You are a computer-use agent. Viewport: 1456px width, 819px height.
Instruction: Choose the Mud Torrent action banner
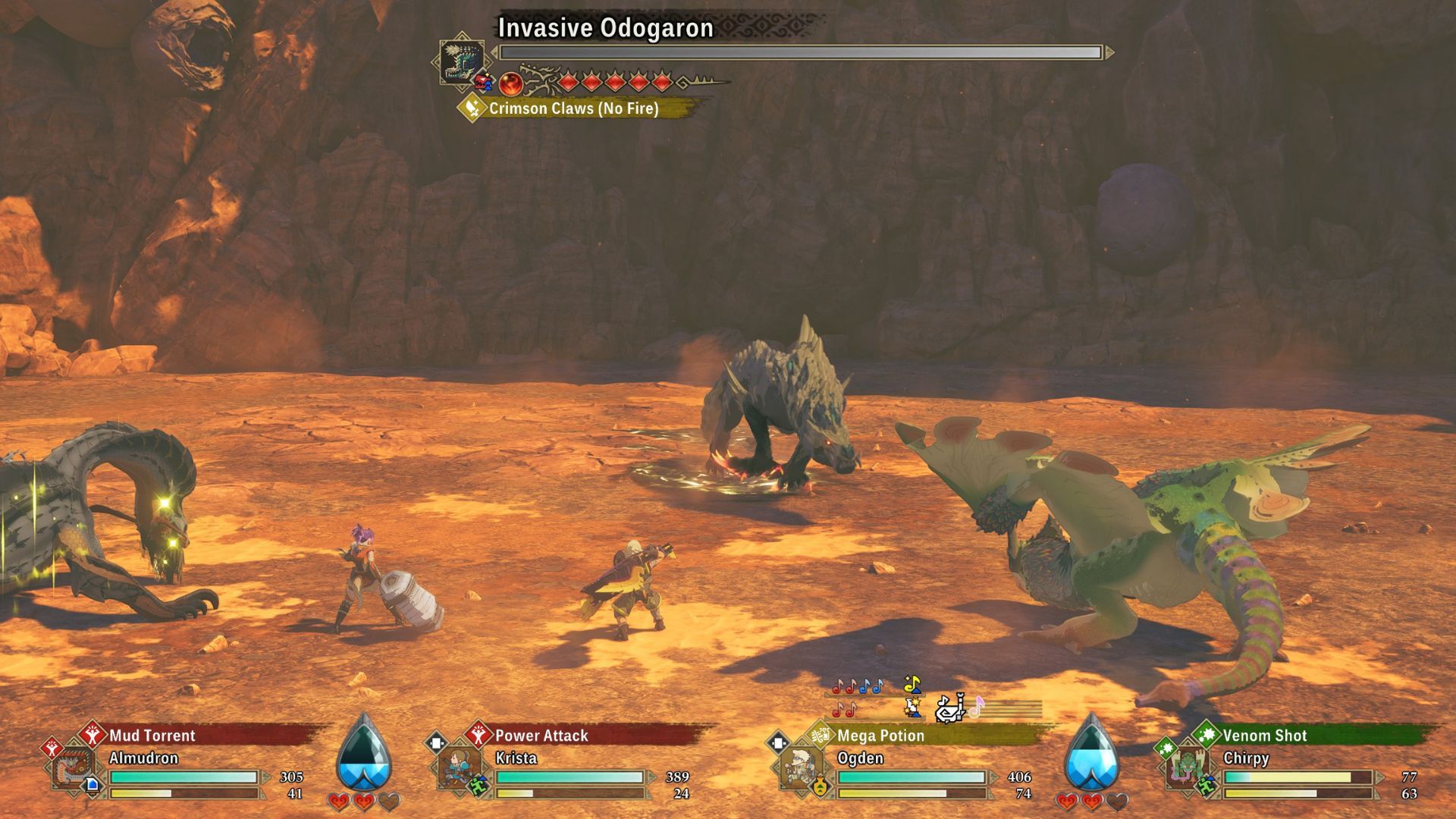[152, 736]
